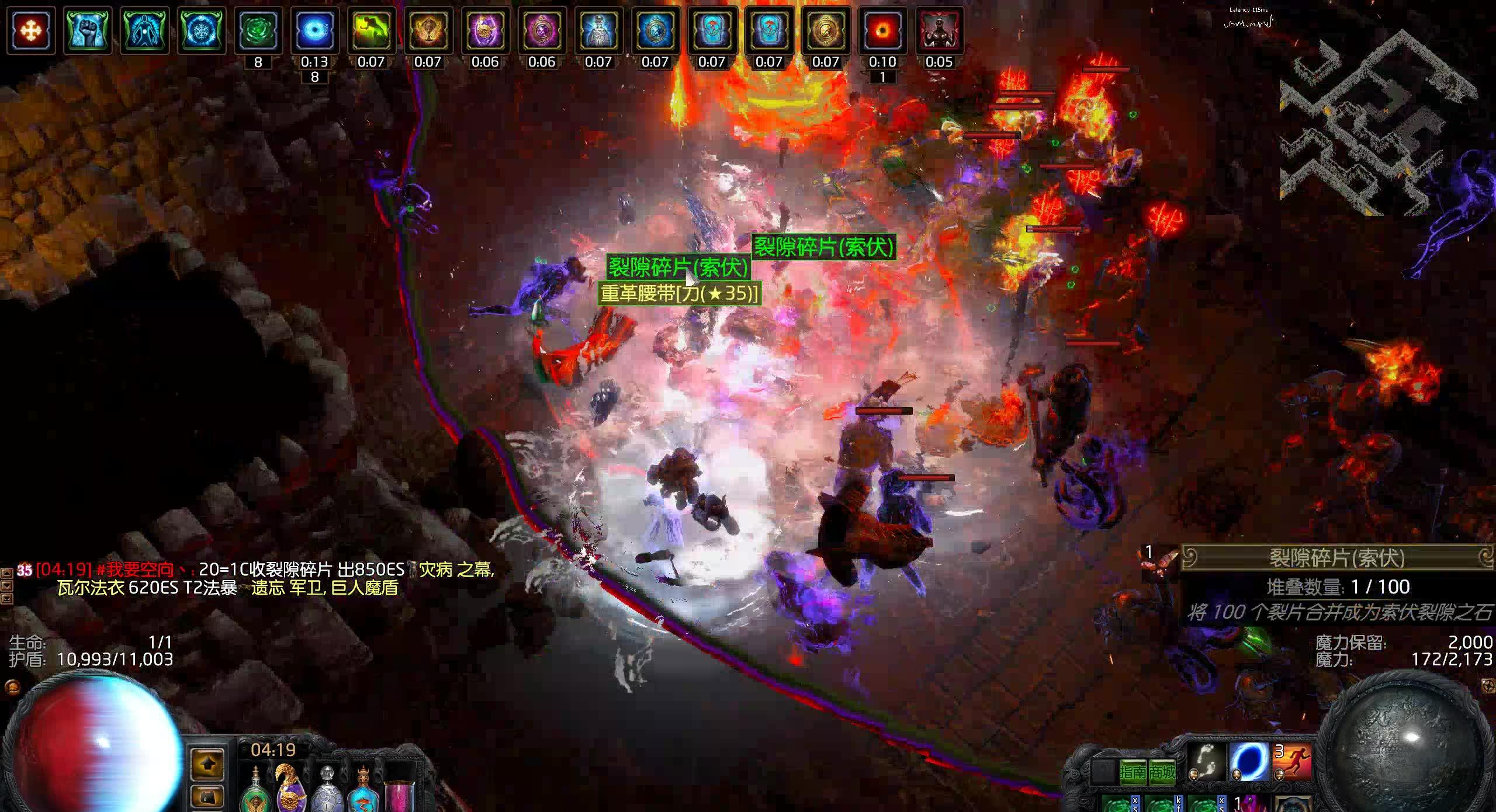Click the green running figure buff icon
This screenshot has width=1496, height=812.
371,30
